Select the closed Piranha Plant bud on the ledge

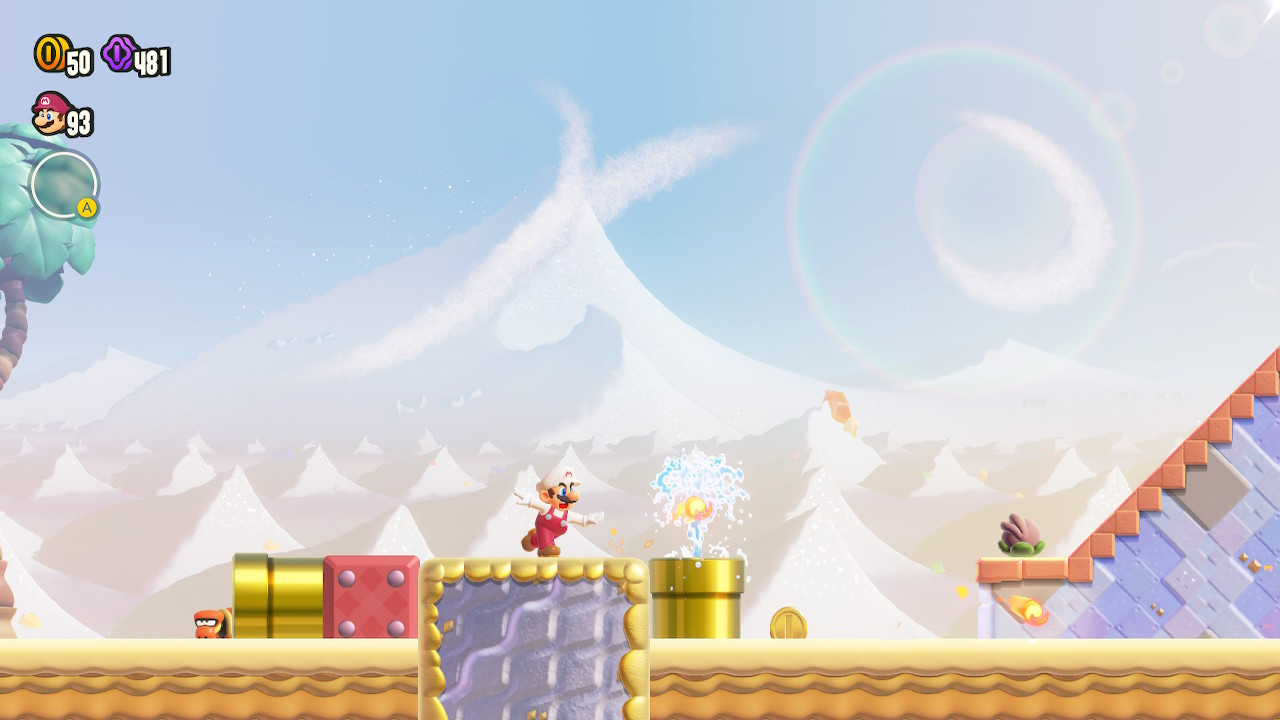click(x=1019, y=530)
